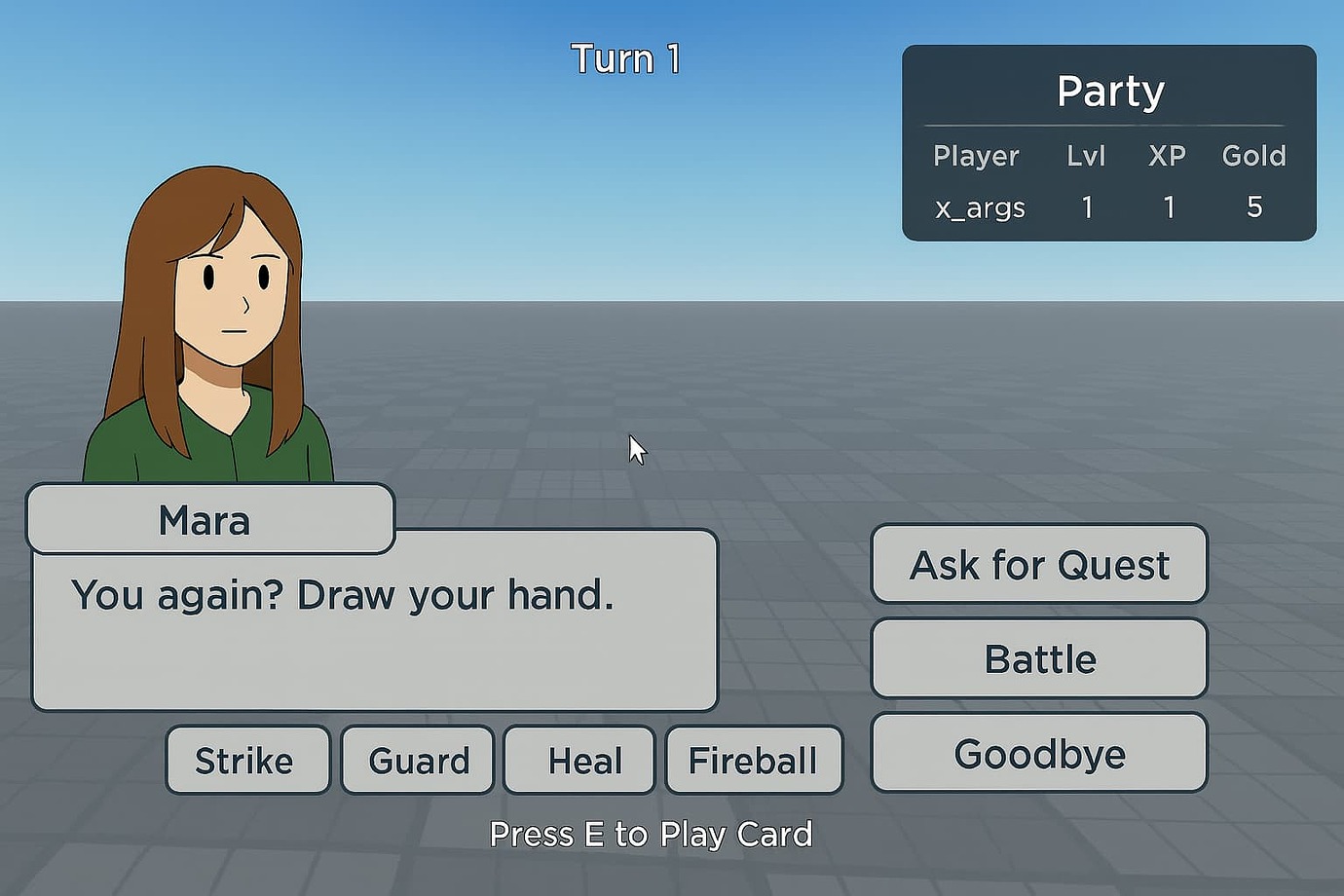
Task: Click the Mara nameplate
Action: click(x=205, y=521)
